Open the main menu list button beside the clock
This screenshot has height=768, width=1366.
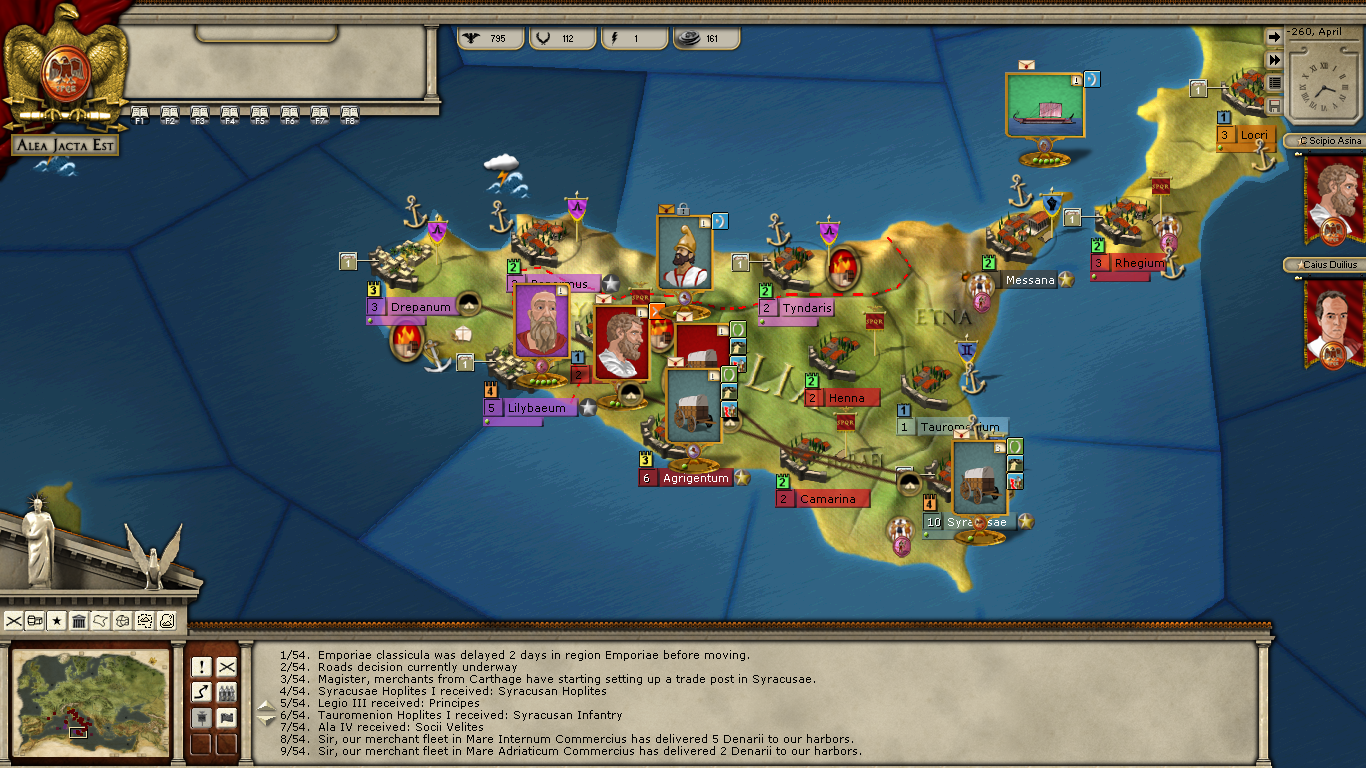tap(1274, 83)
